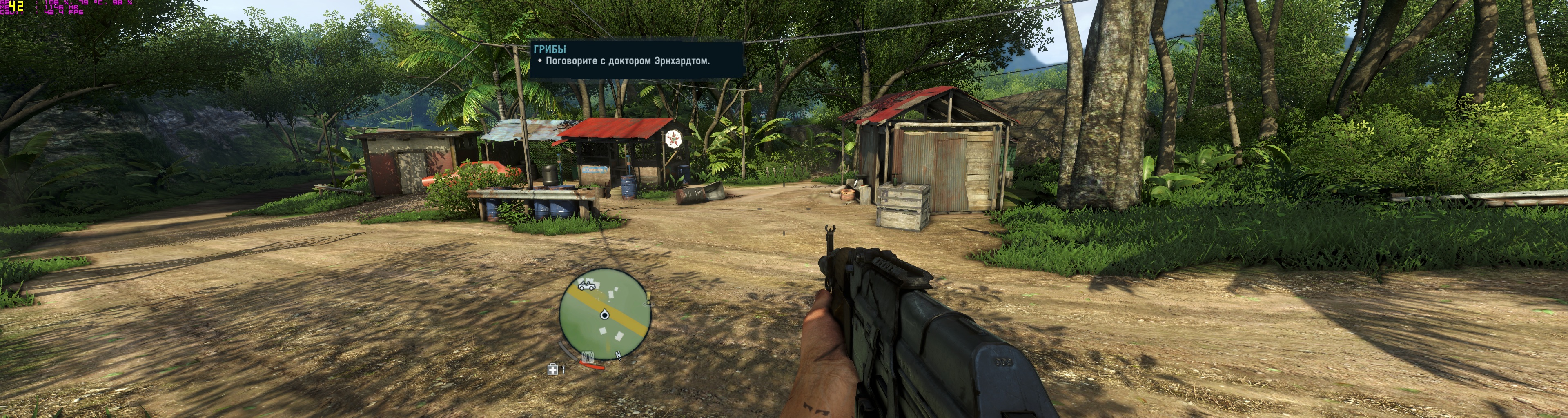Open the ГРИБЫ mission objective tracker
Image resolution: width=1568 pixels, height=418 pixels.
click(x=636, y=59)
